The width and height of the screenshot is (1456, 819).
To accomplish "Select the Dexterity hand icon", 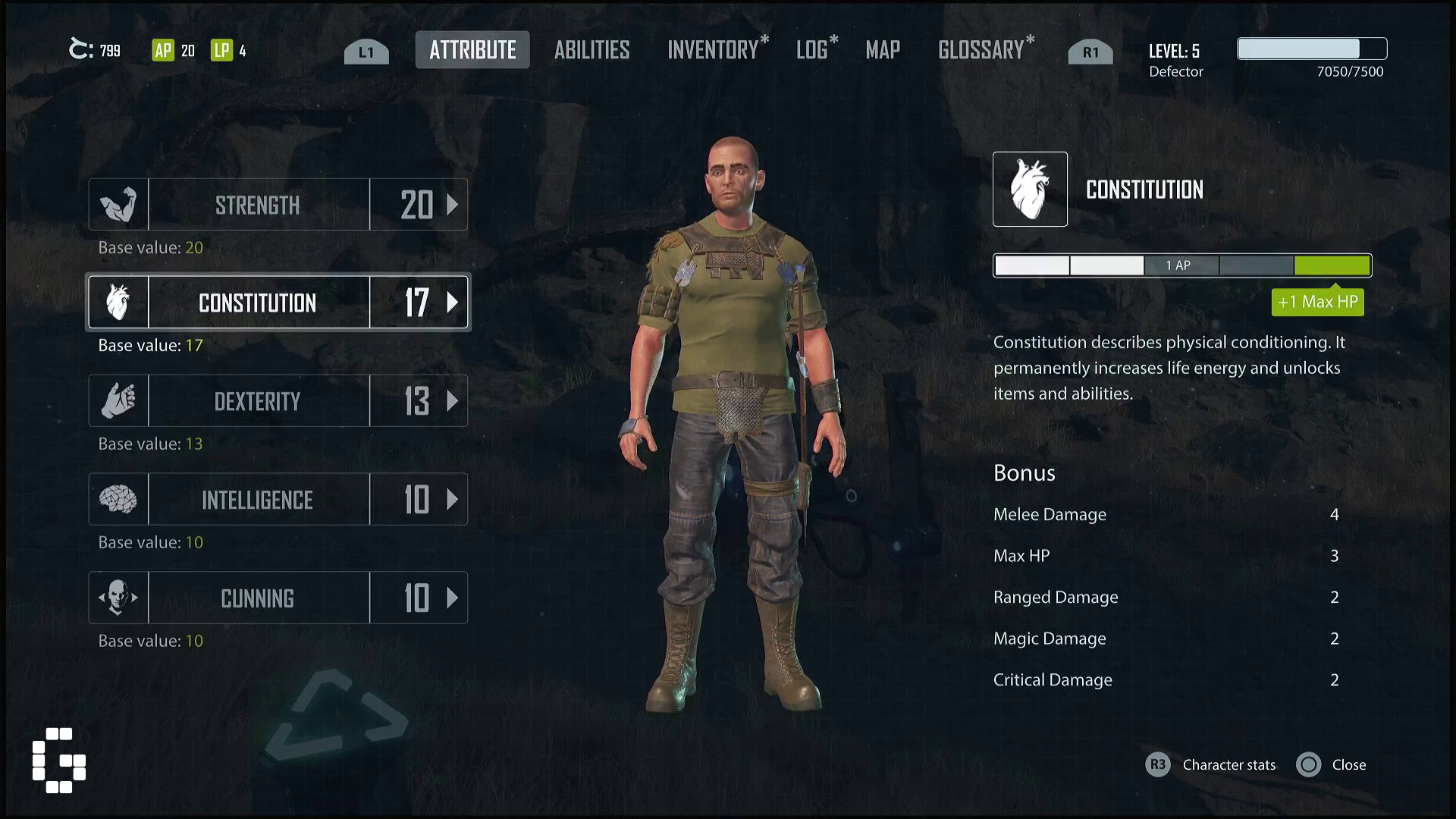I will click(118, 400).
